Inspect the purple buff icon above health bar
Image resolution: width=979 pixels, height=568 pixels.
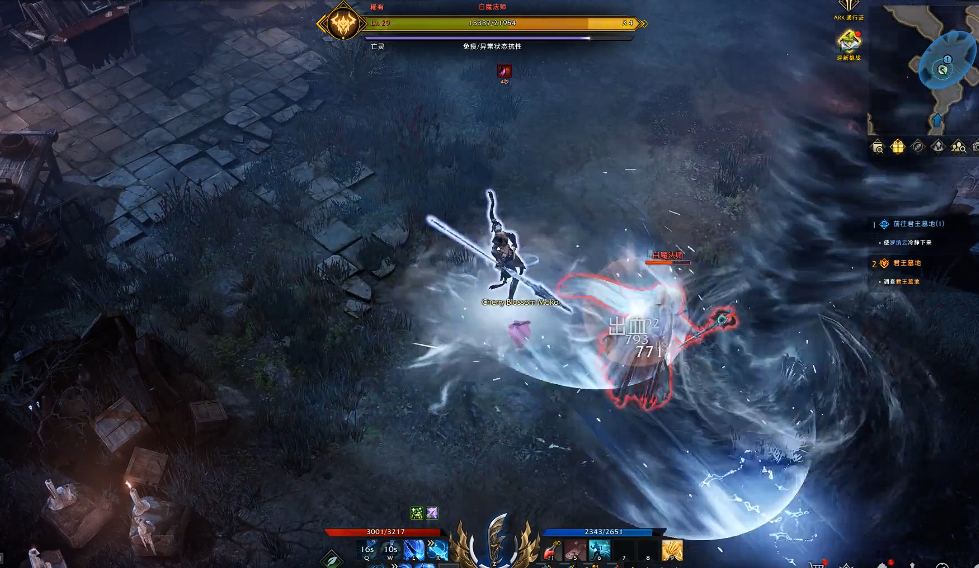(432, 513)
